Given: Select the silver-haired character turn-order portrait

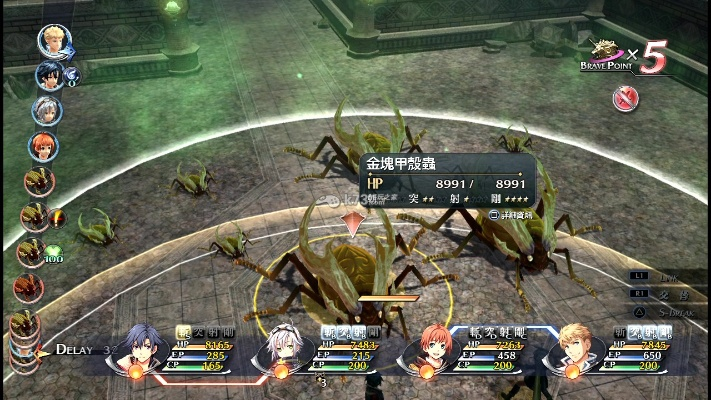Looking at the screenshot, I should (x=46, y=110).
